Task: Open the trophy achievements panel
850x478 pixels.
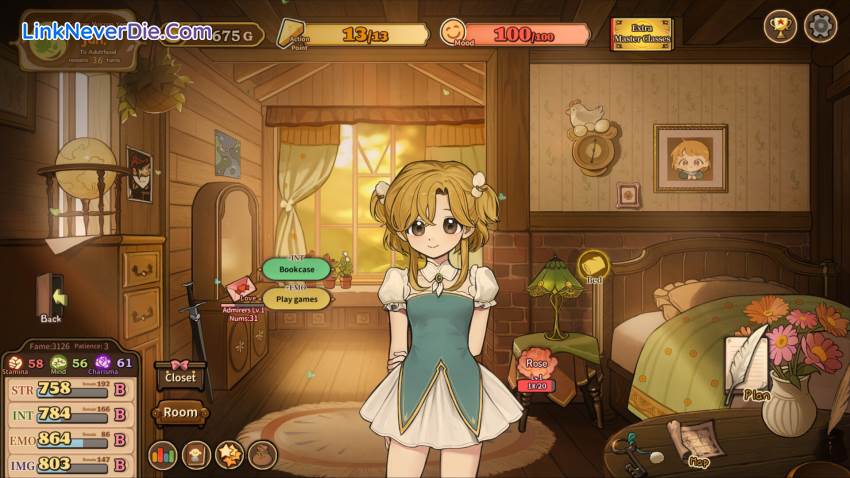Action: coord(780,26)
